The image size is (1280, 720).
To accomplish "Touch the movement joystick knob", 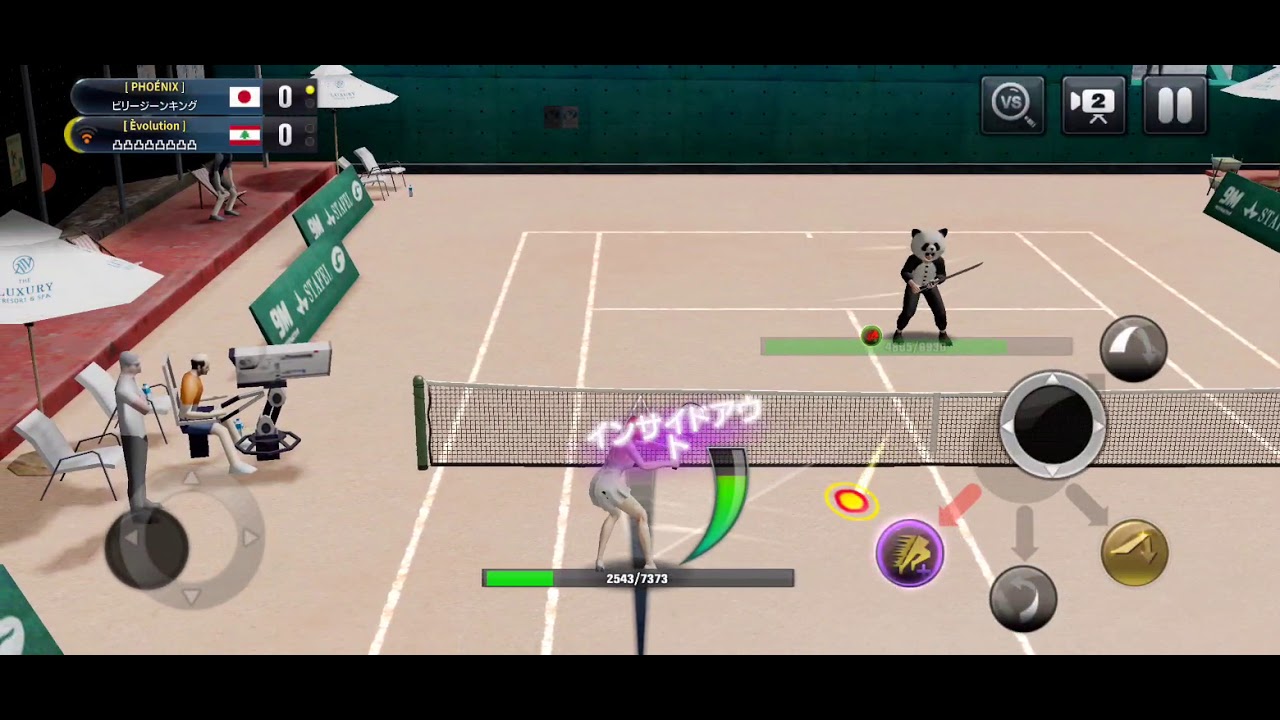I will click(x=147, y=546).
